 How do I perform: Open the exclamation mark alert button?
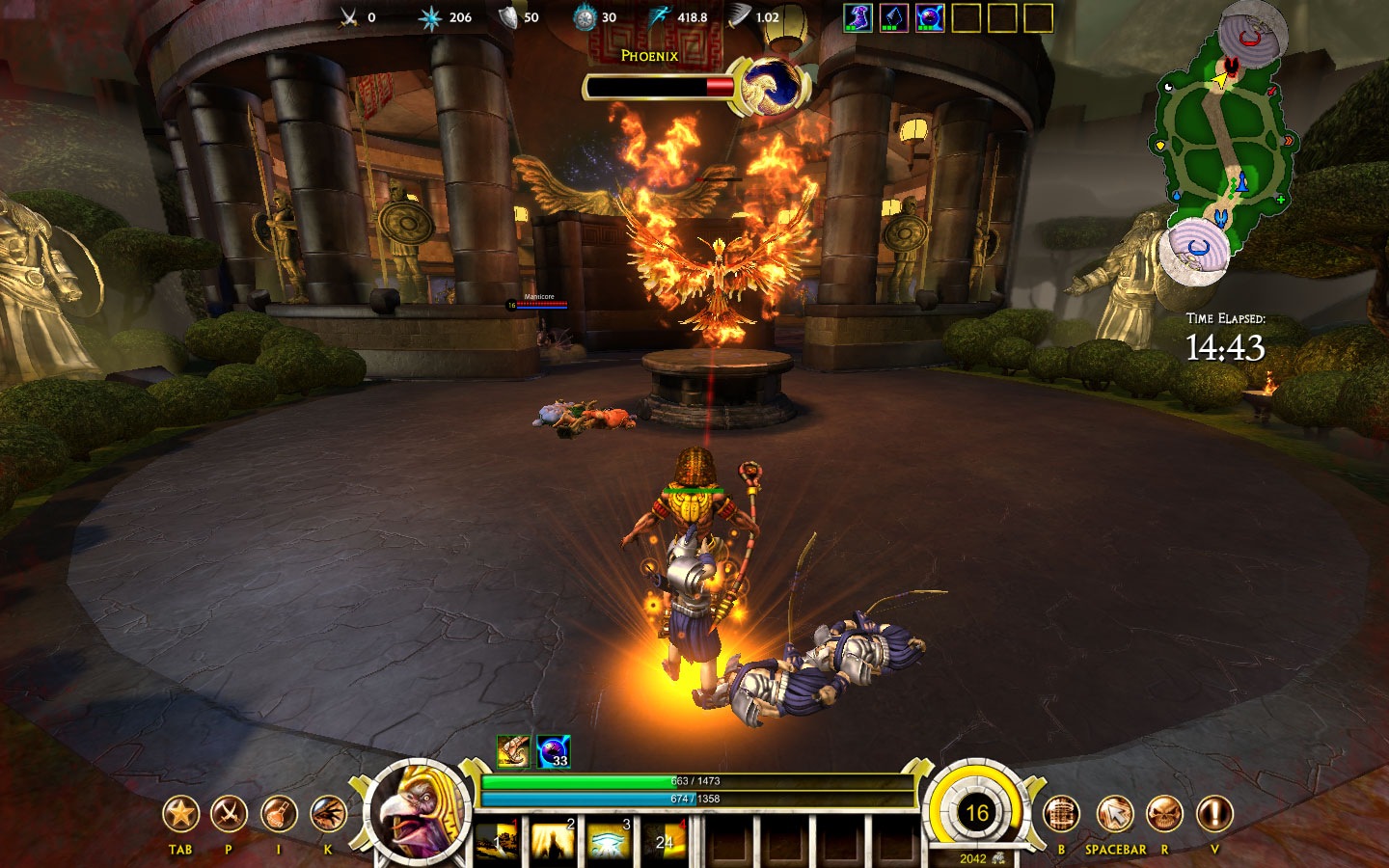point(1214,815)
